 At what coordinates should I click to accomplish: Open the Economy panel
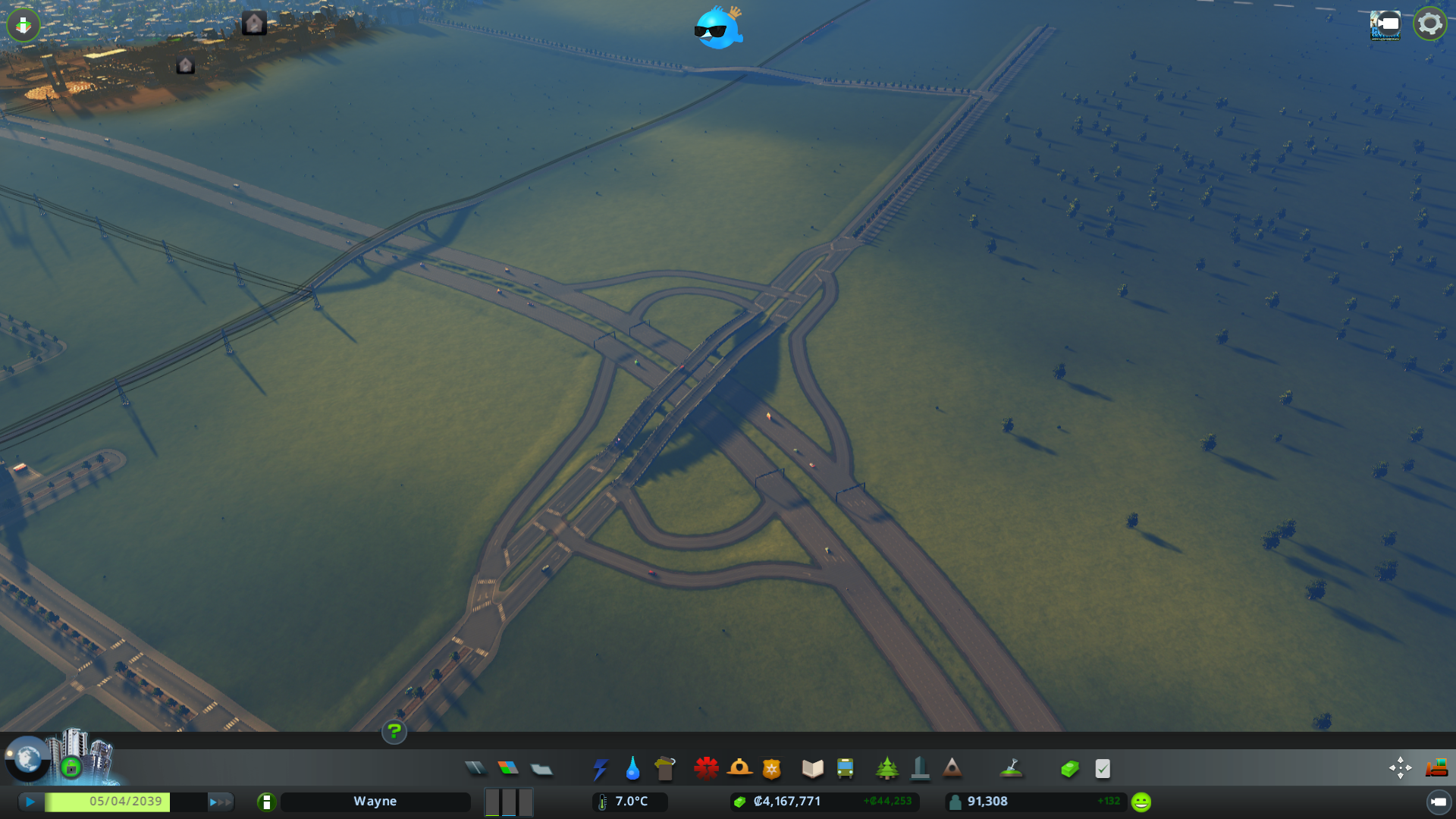click(x=1069, y=768)
